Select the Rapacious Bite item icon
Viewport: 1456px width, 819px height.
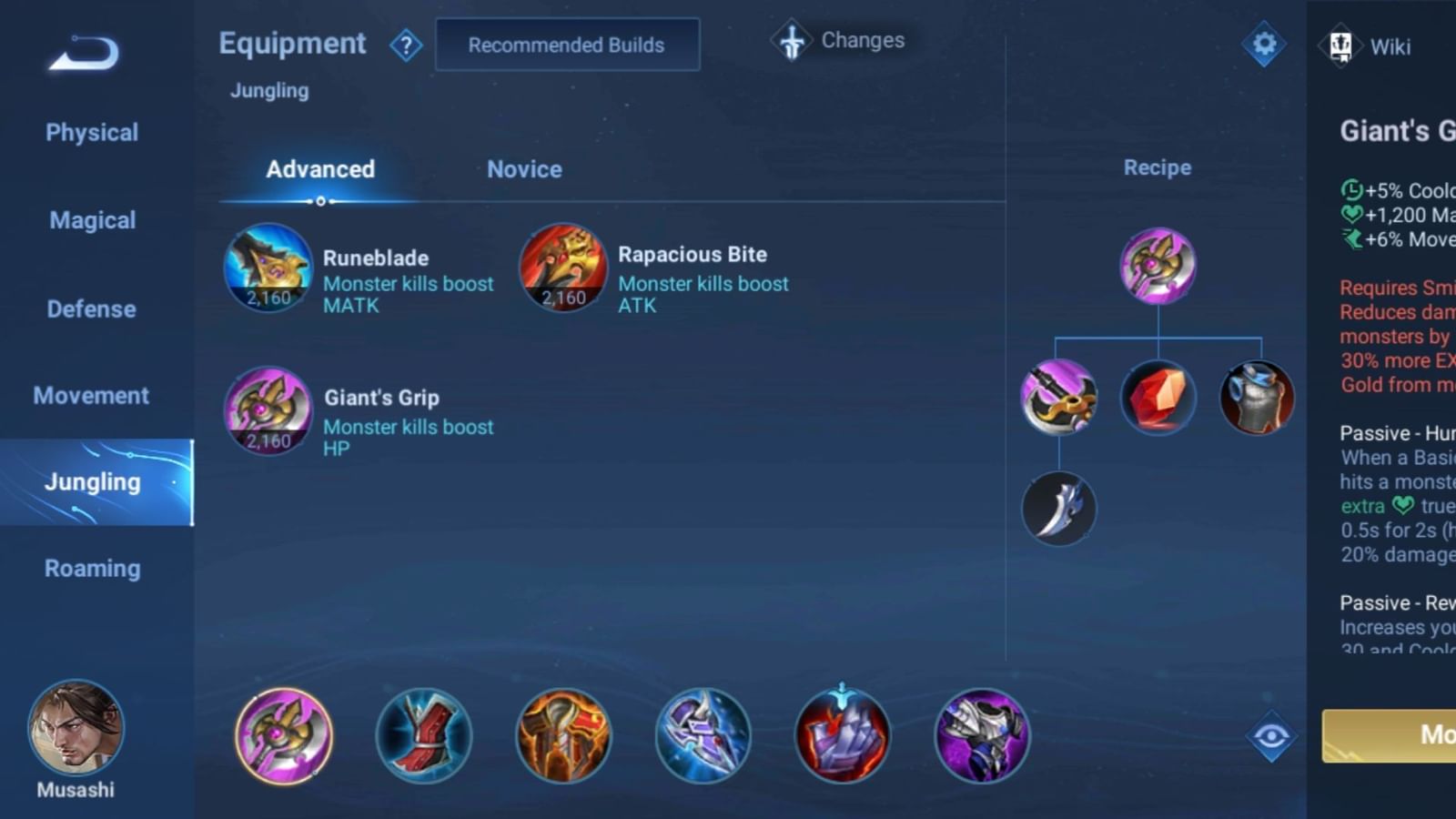pyautogui.click(x=562, y=267)
